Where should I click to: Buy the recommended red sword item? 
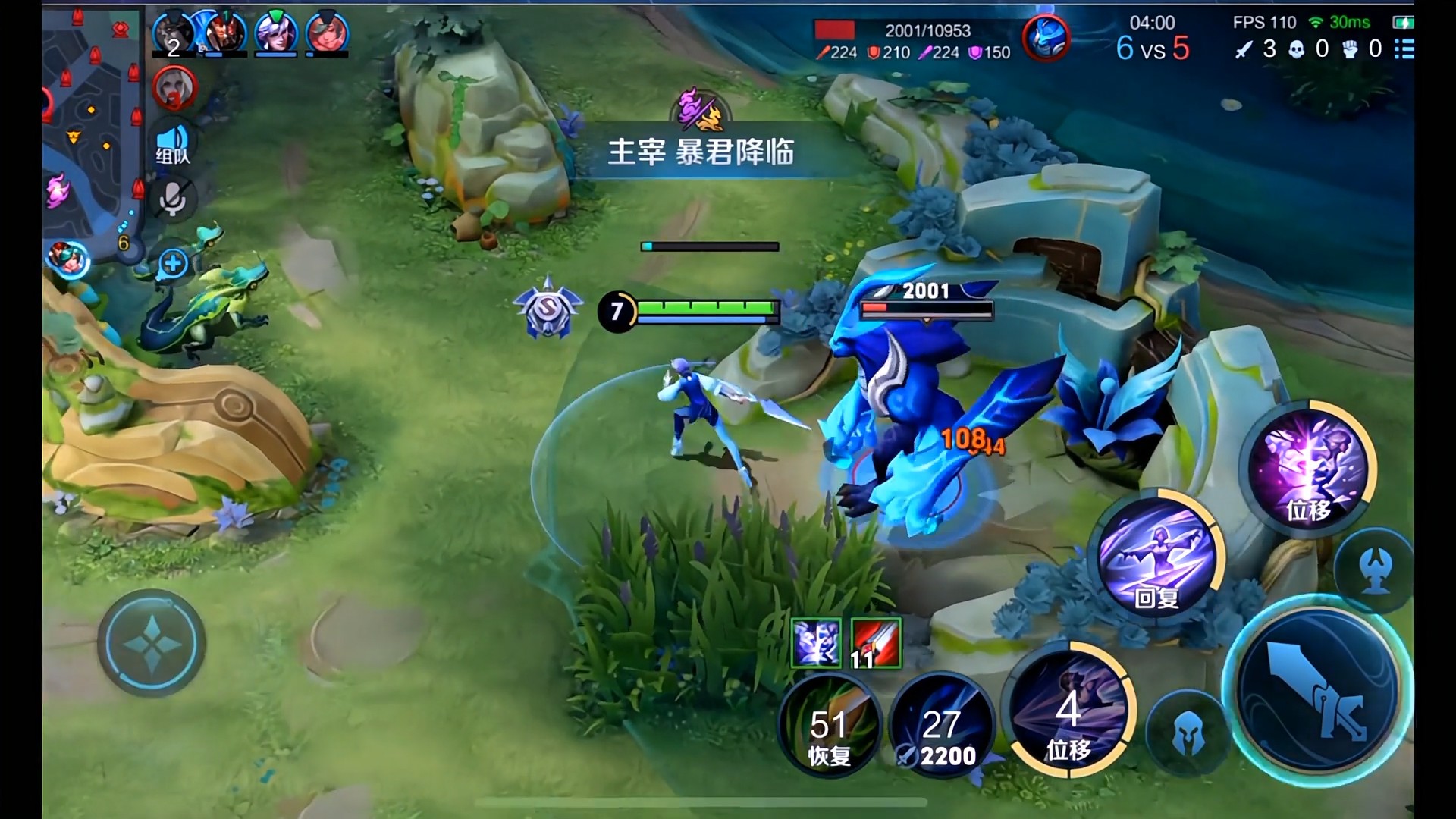(876, 643)
